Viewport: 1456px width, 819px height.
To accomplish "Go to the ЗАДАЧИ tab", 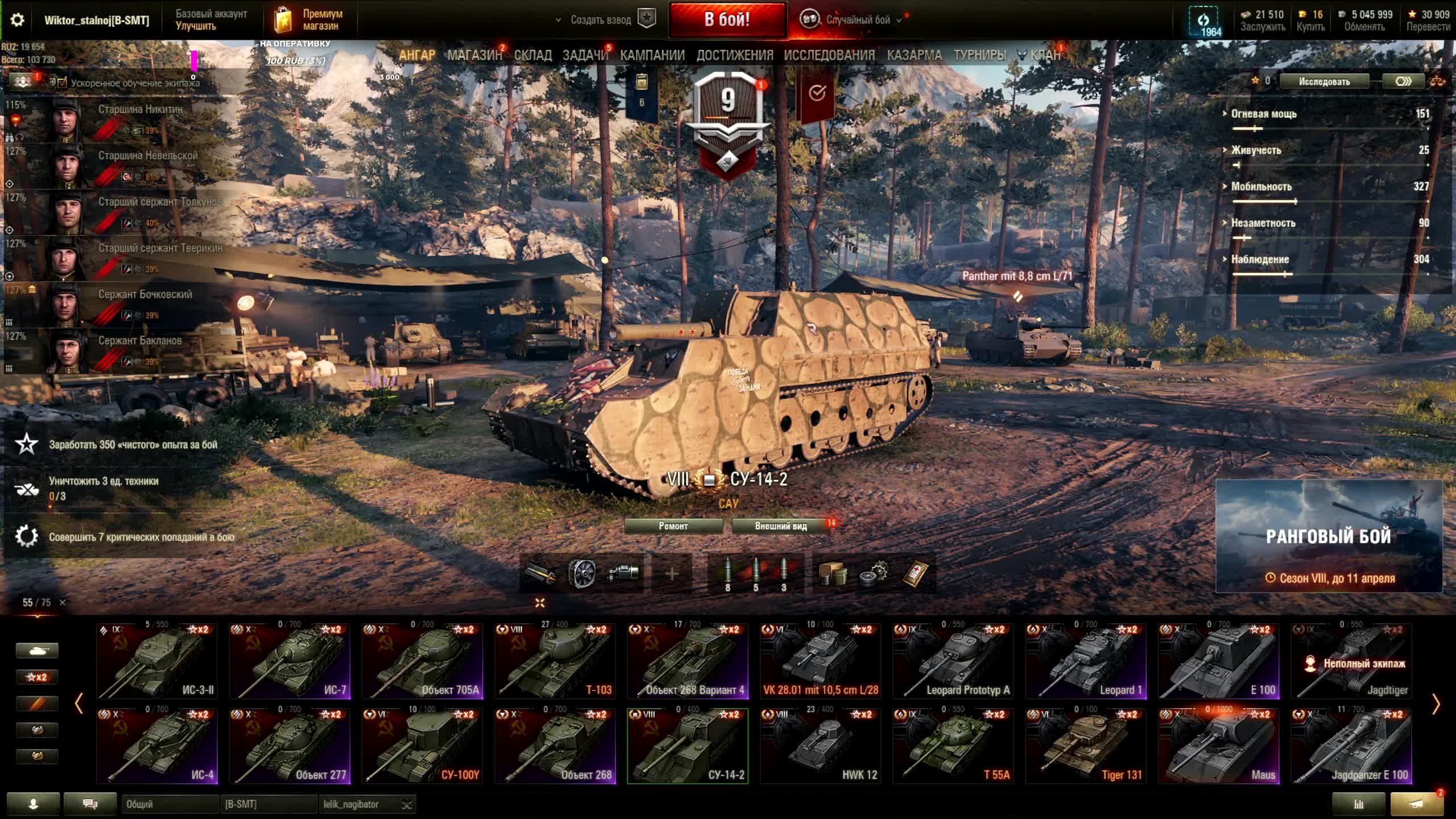I will click(585, 55).
